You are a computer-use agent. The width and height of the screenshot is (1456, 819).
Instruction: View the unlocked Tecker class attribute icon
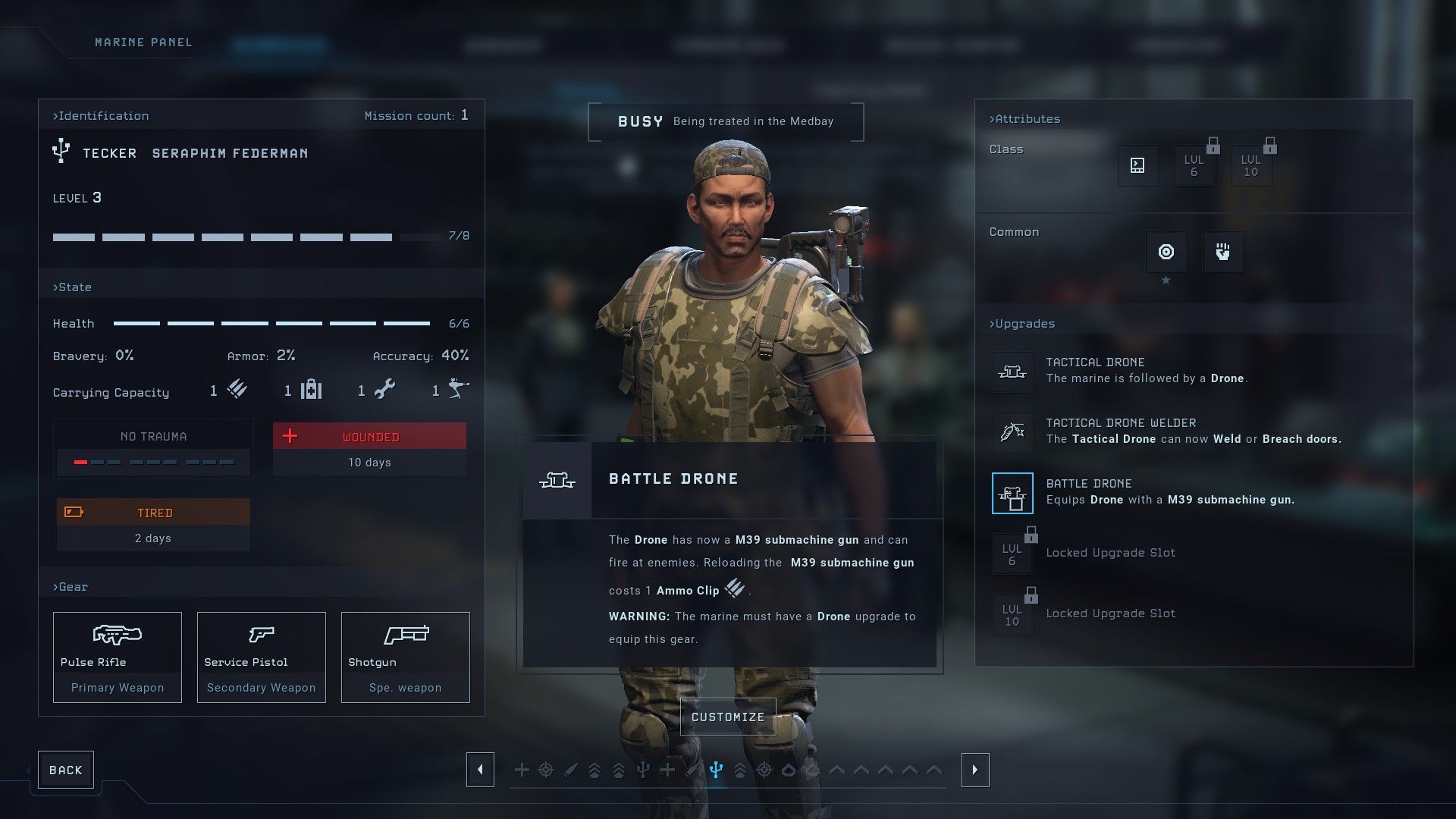click(1137, 165)
